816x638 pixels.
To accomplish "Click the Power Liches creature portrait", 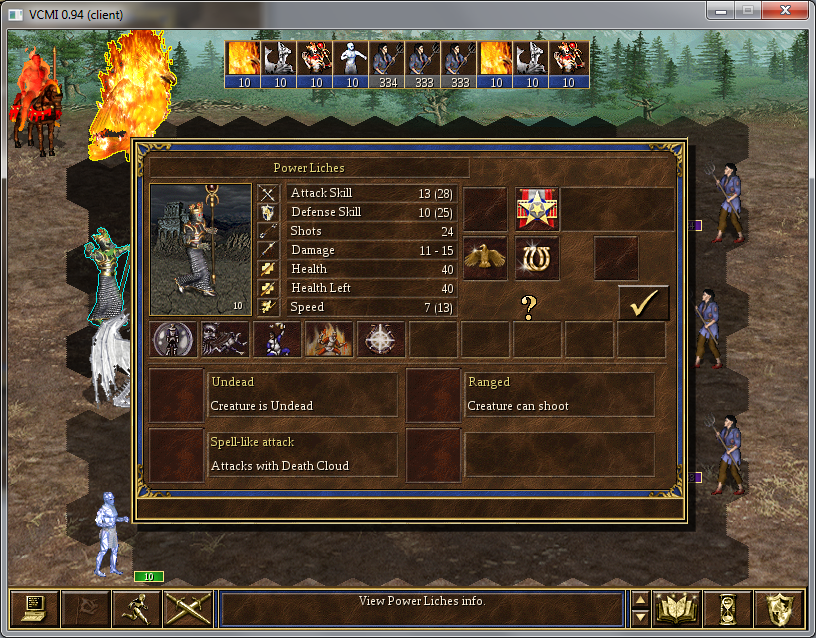I will click(x=200, y=249).
